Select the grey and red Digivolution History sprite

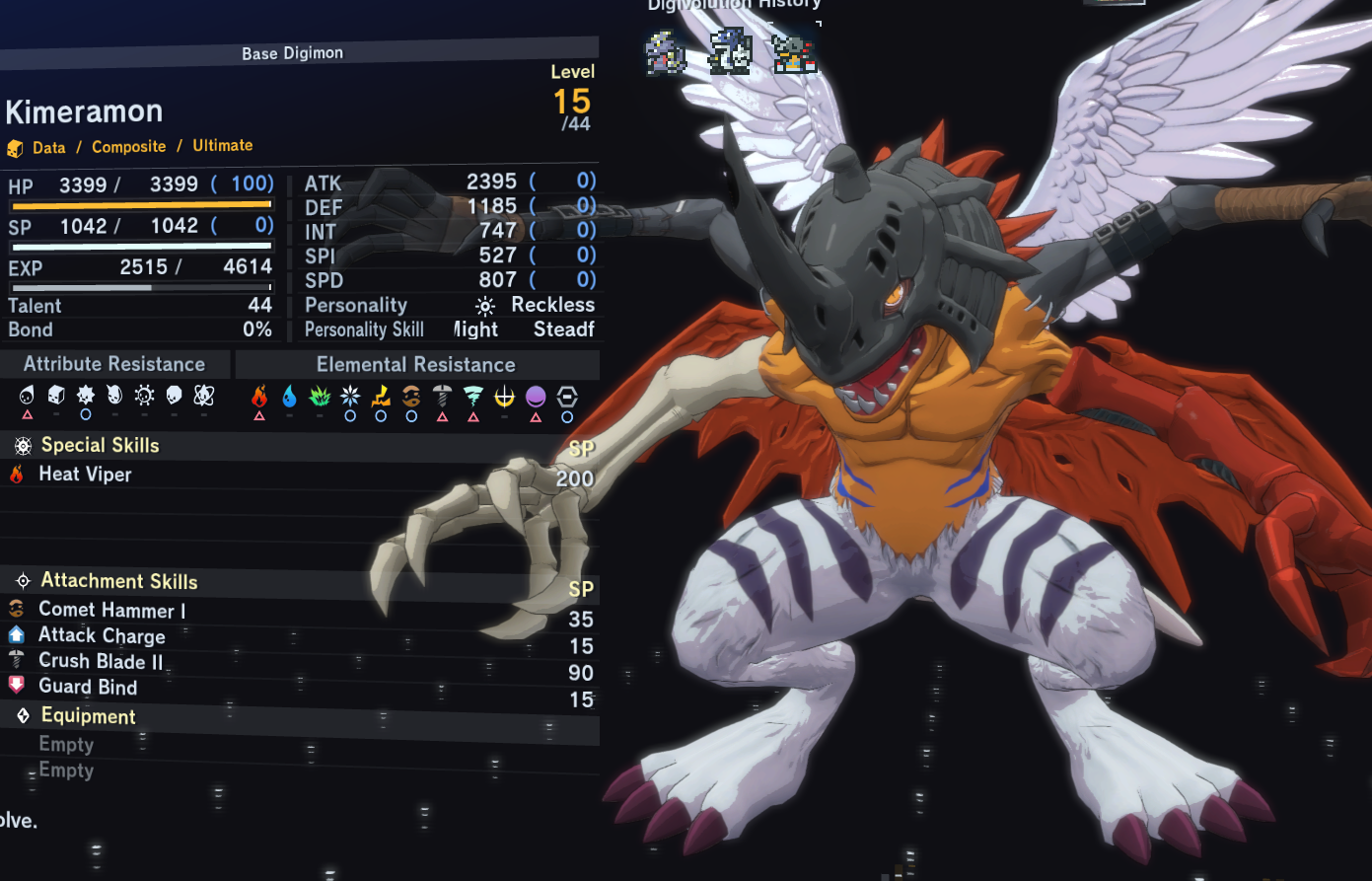[794, 54]
